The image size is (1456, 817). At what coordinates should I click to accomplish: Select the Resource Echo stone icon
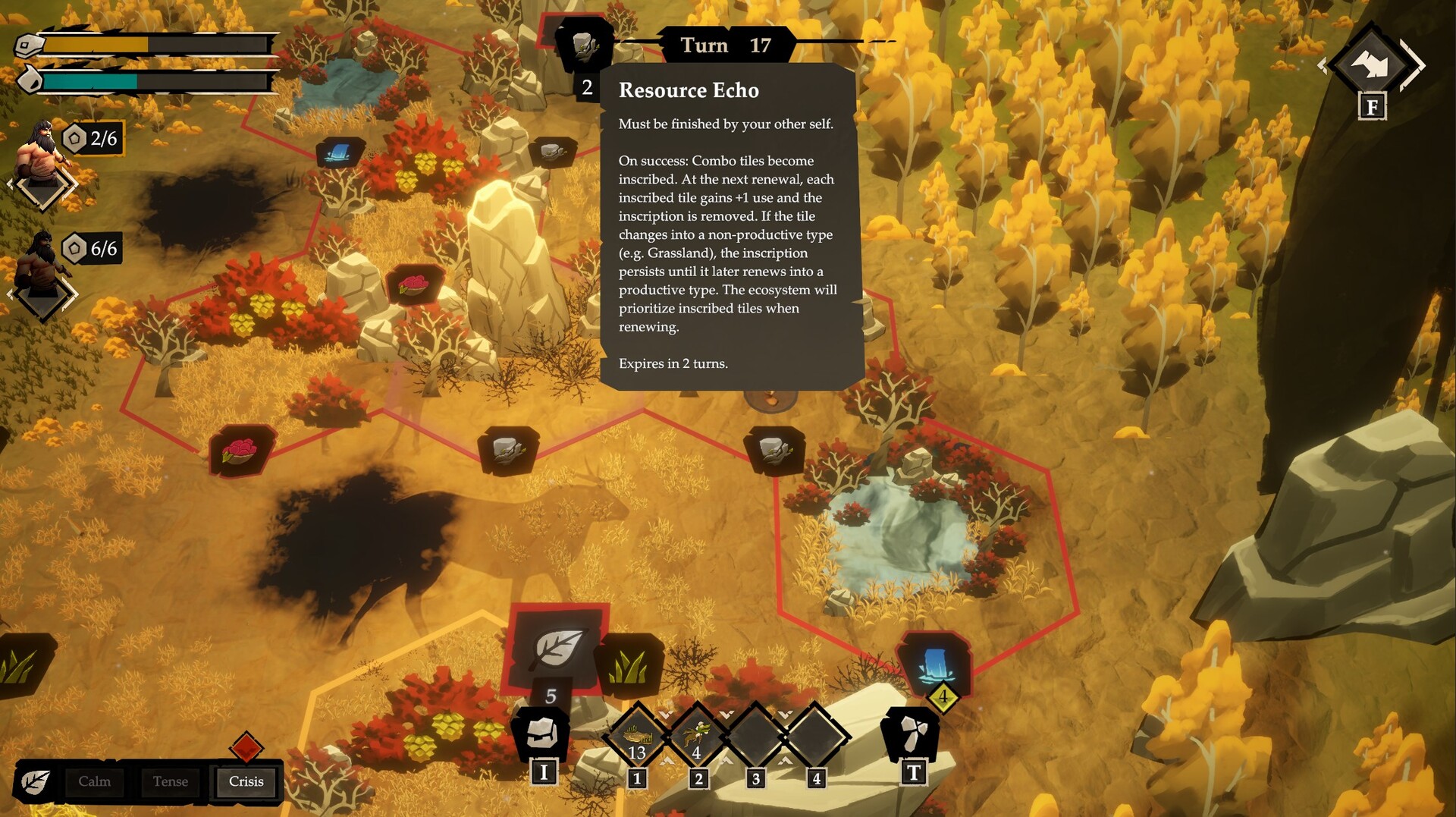[584, 46]
